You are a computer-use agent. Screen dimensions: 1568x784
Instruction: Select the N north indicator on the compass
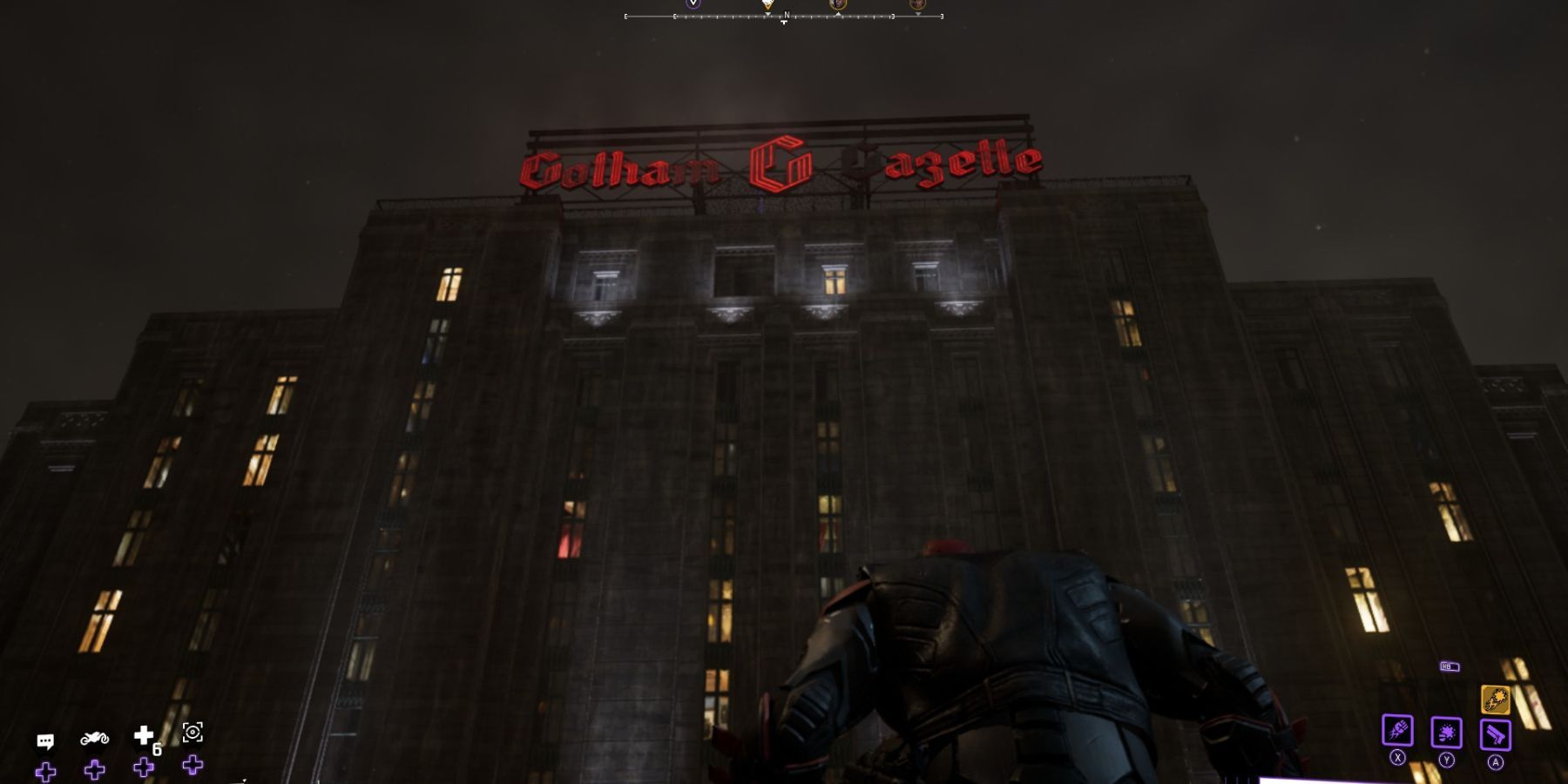pyautogui.click(x=786, y=15)
